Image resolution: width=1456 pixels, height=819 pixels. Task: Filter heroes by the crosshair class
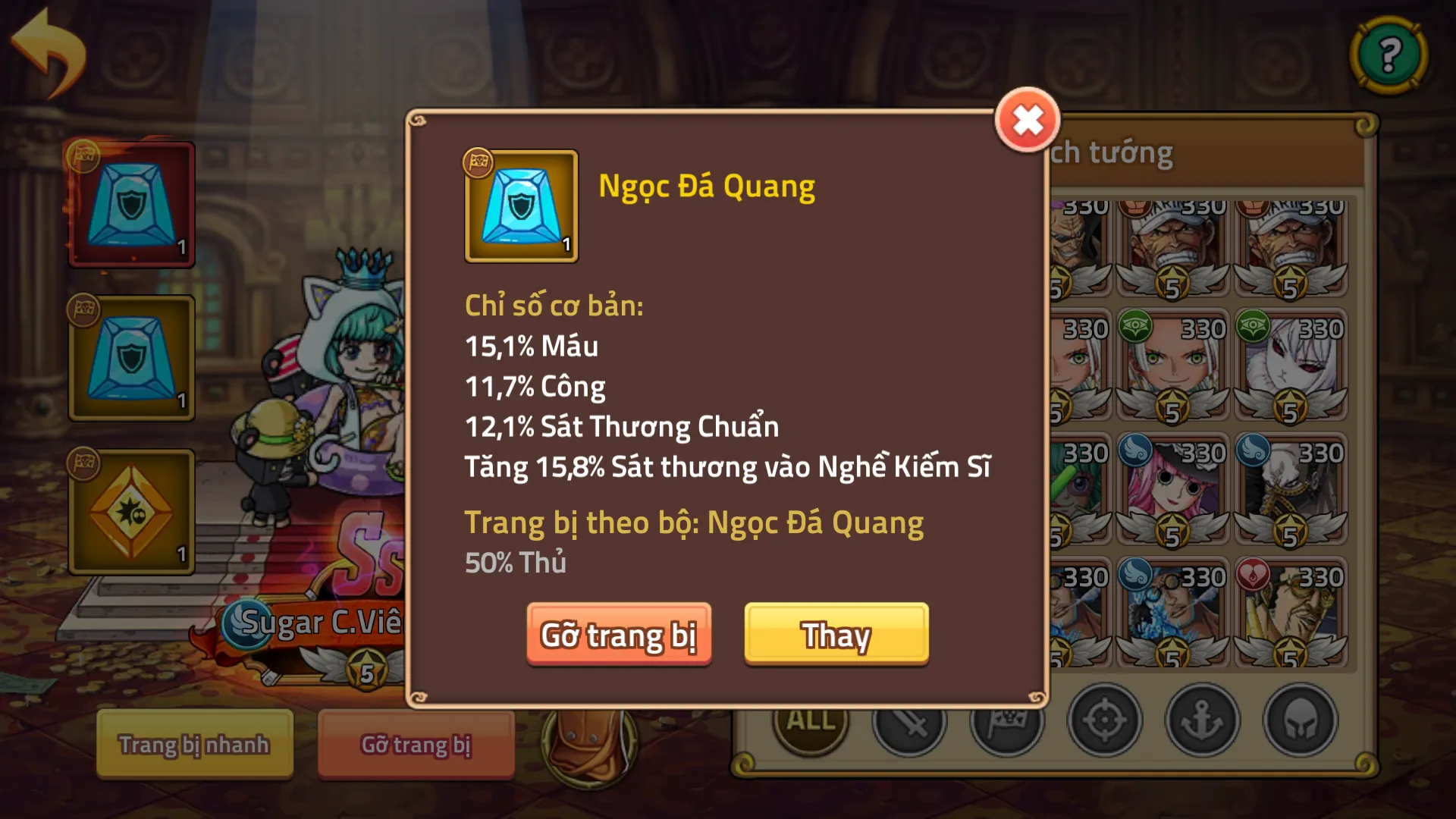pyautogui.click(x=1104, y=720)
